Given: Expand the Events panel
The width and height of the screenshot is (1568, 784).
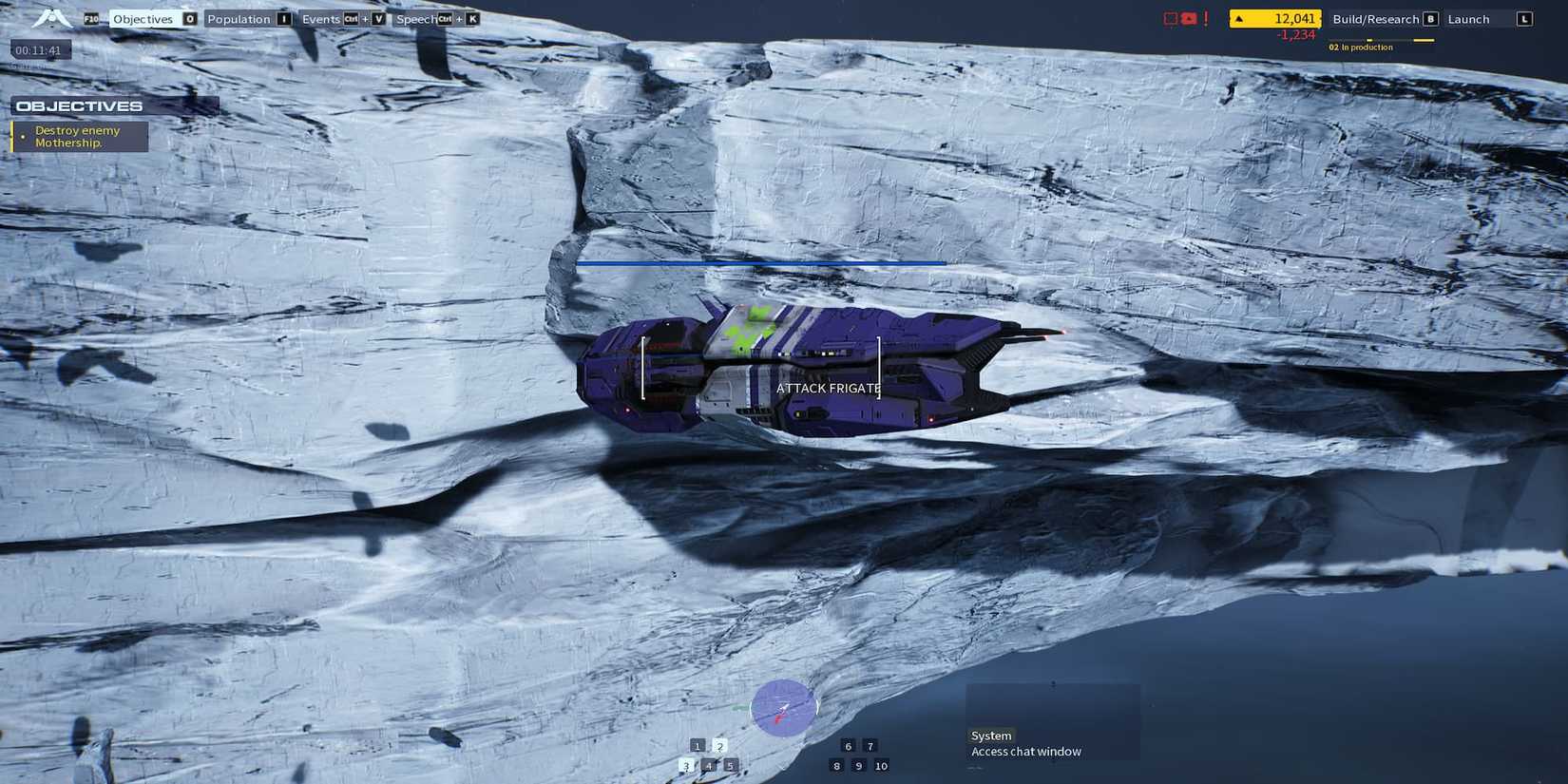Looking at the screenshot, I should (x=323, y=18).
